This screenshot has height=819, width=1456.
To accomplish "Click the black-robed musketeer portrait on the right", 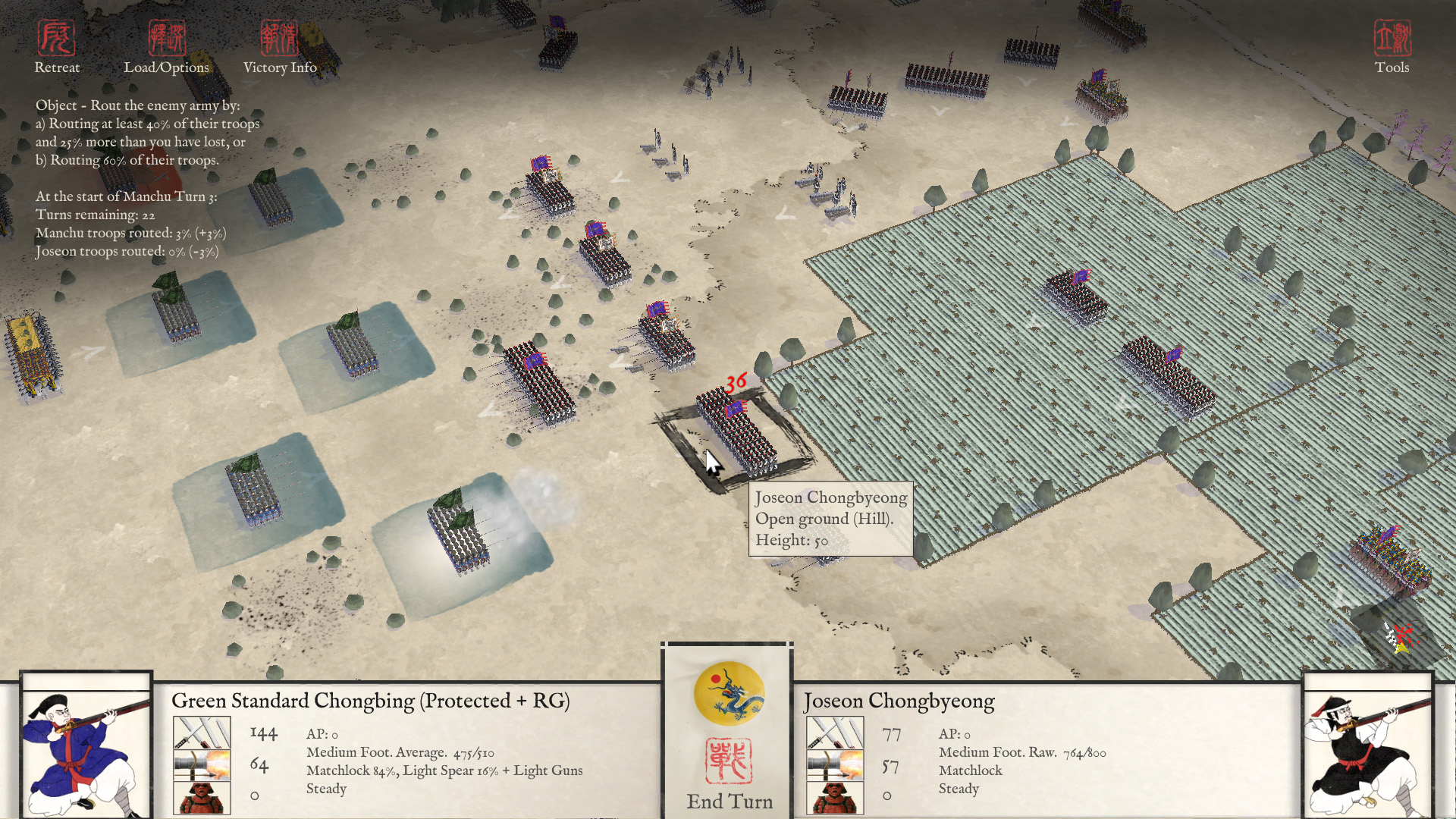I will click(1370, 751).
